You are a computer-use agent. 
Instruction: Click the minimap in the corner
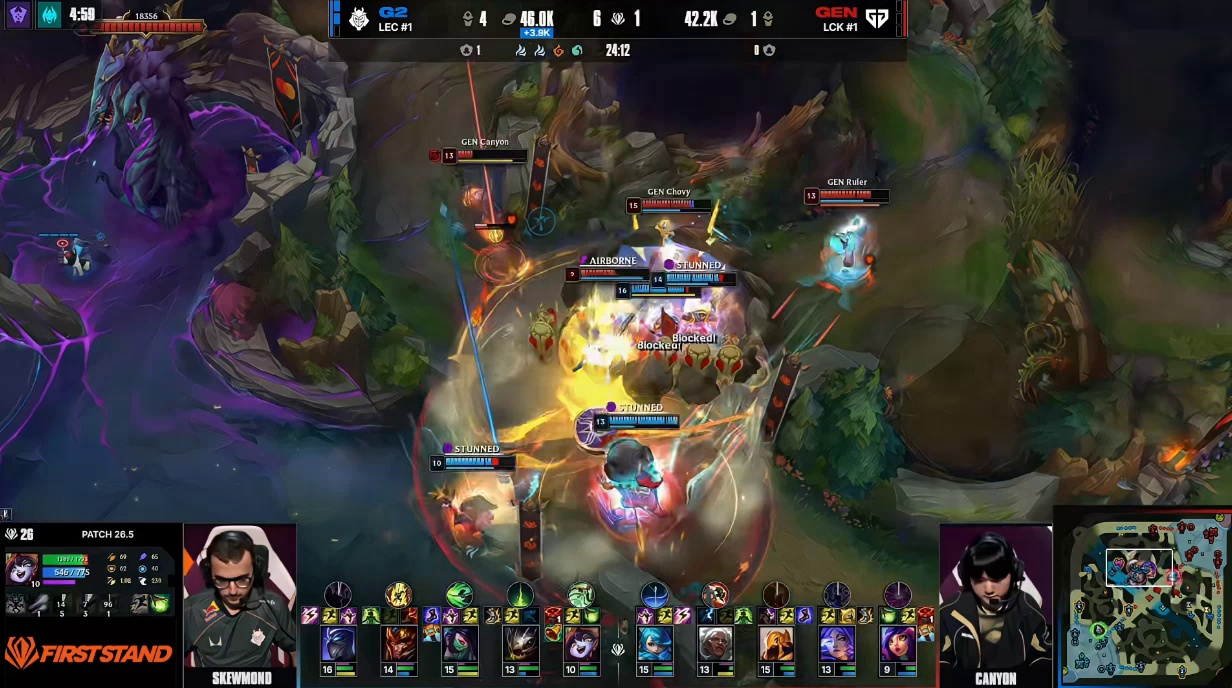[x=1142, y=596]
